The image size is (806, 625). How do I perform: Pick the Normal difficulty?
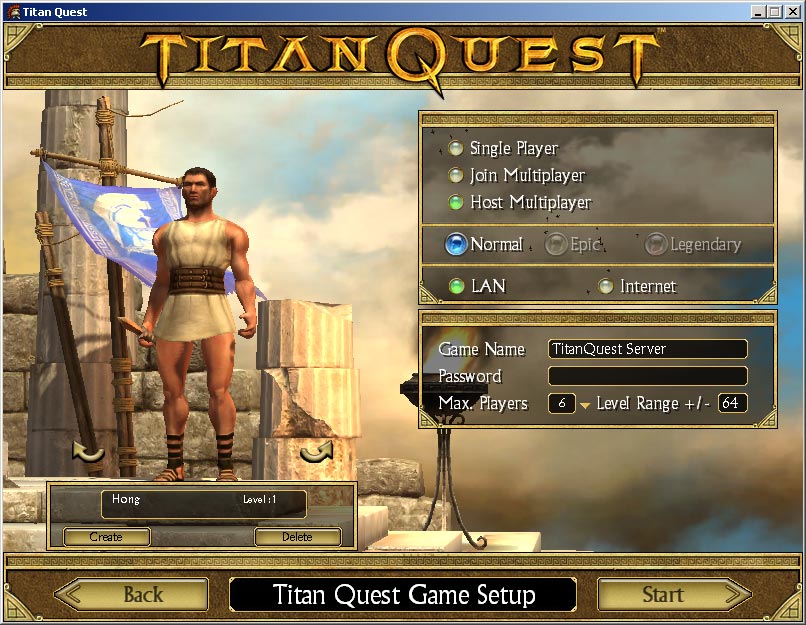click(456, 244)
